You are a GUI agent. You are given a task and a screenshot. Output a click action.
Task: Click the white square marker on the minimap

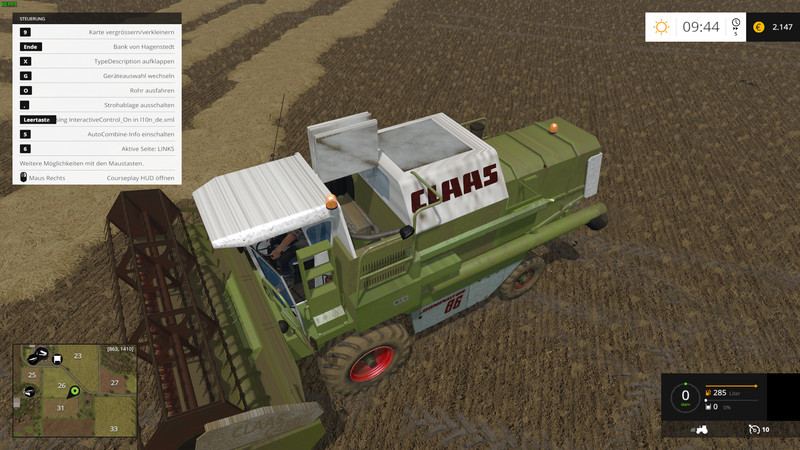click(57, 357)
